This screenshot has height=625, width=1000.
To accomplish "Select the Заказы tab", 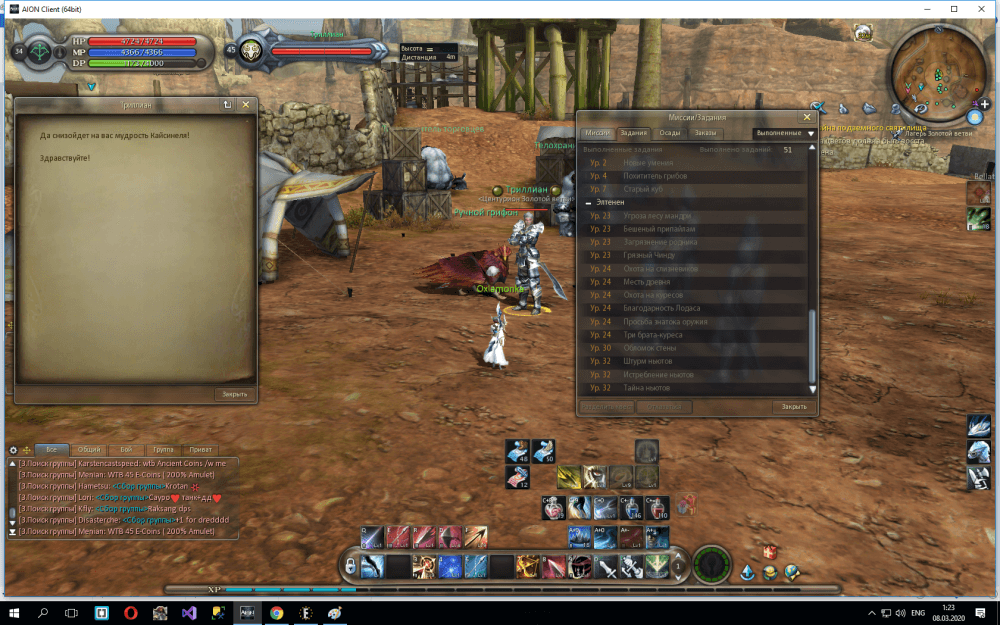I will 706,133.
